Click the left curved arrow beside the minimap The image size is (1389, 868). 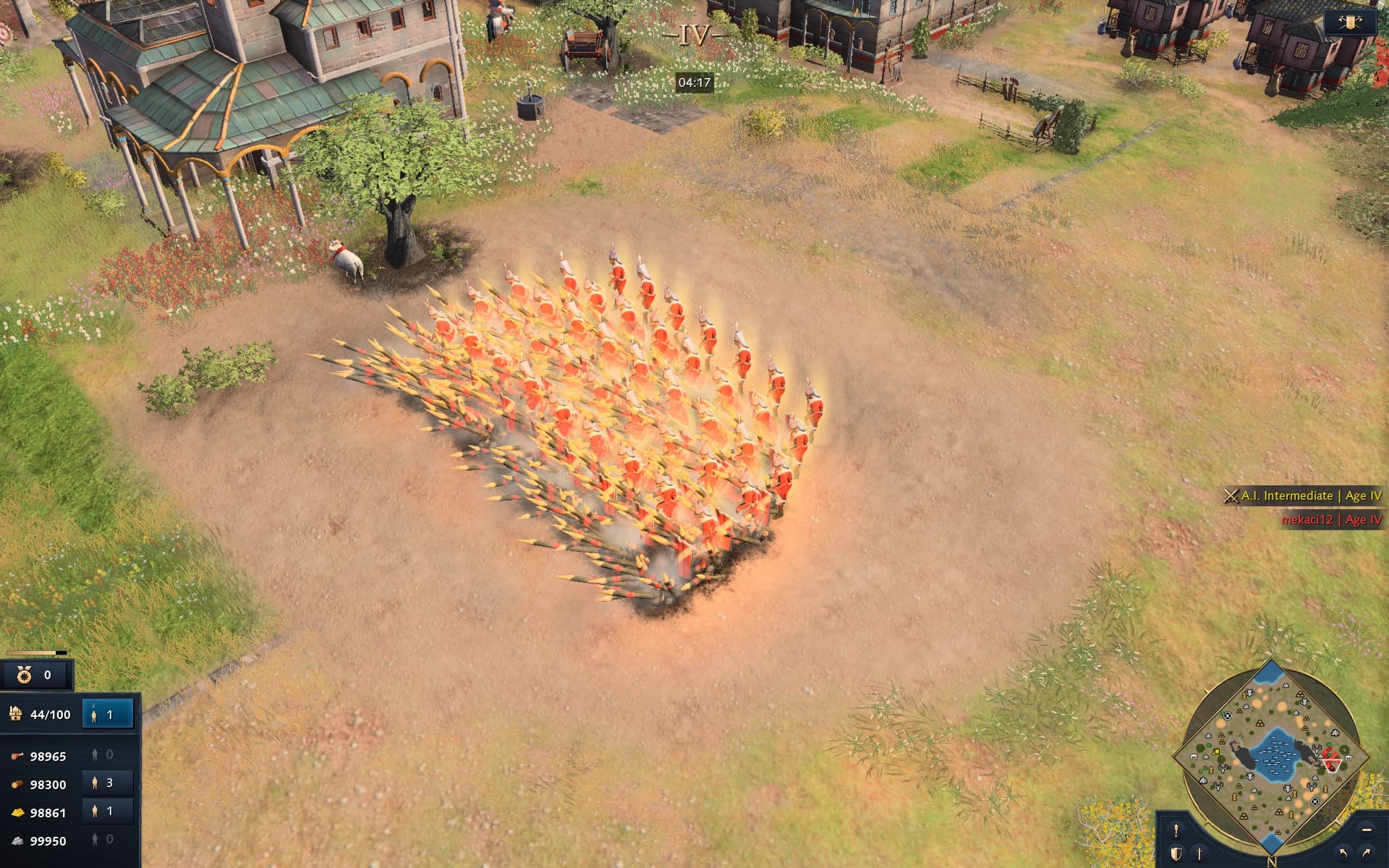point(1343,854)
